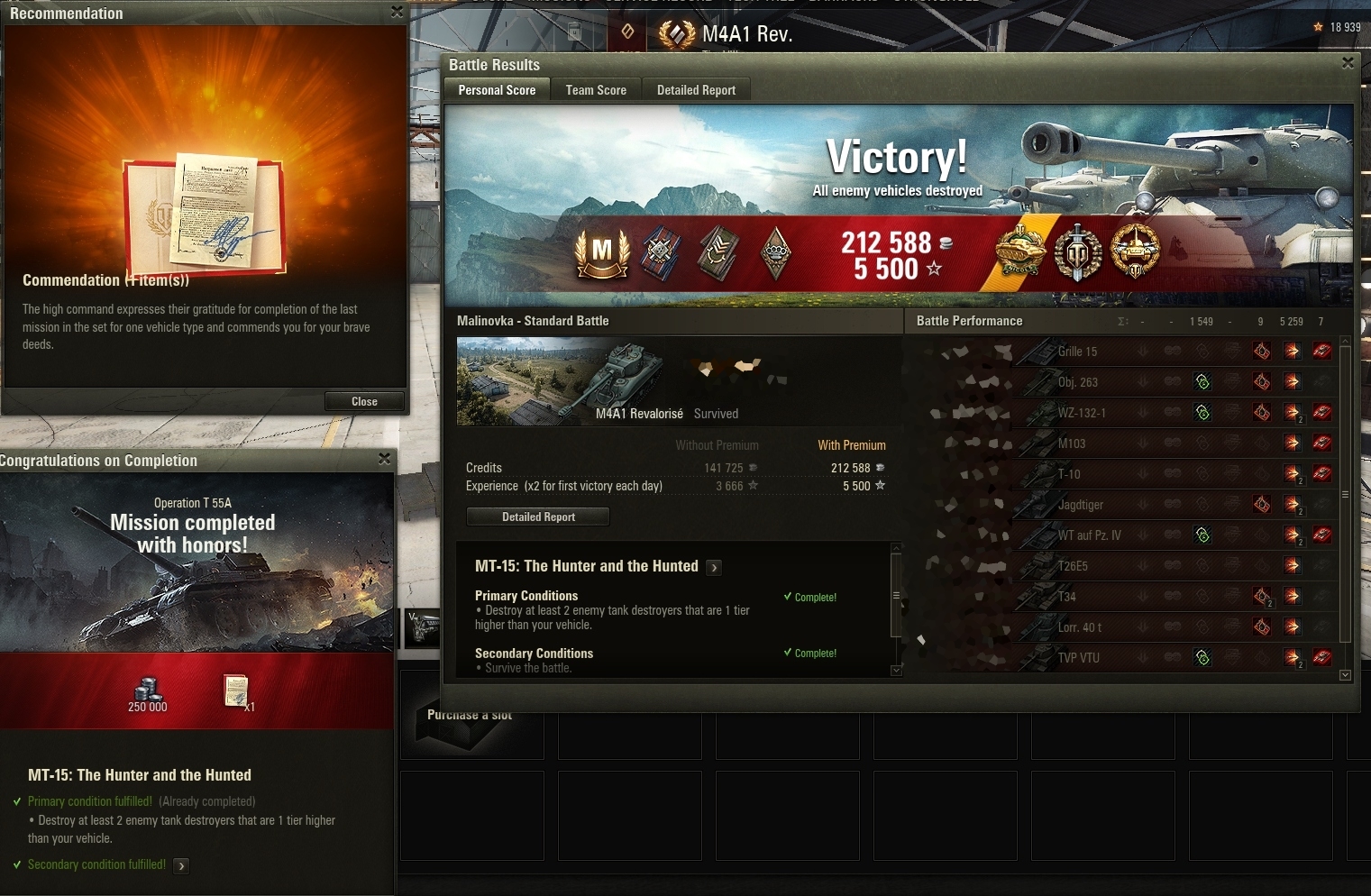Close the Congratulations on Completion window
This screenshot has width=1371, height=896.
[x=384, y=459]
